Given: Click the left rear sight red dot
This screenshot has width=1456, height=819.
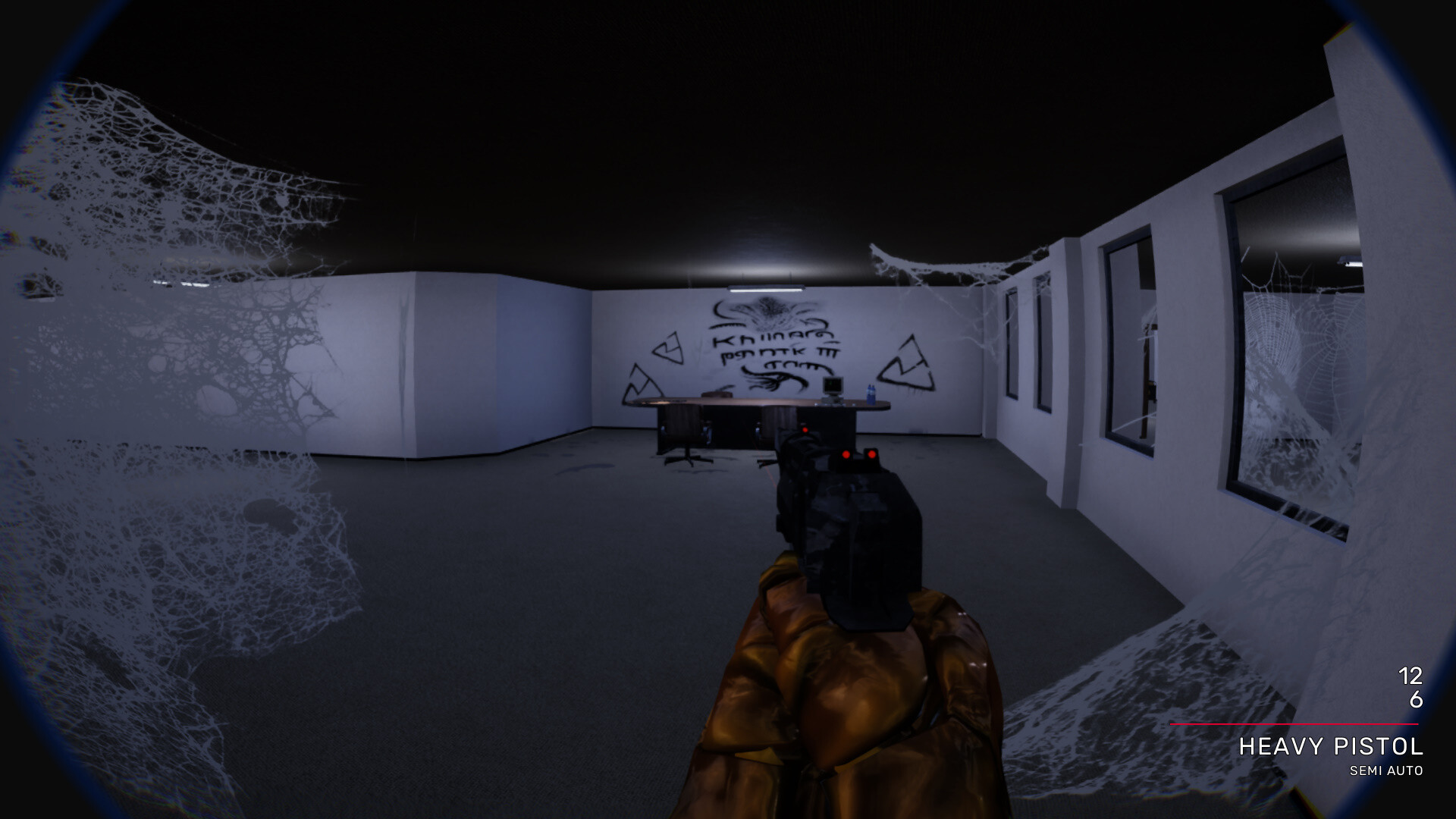Looking at the screenshot, I should coord(846,455).
